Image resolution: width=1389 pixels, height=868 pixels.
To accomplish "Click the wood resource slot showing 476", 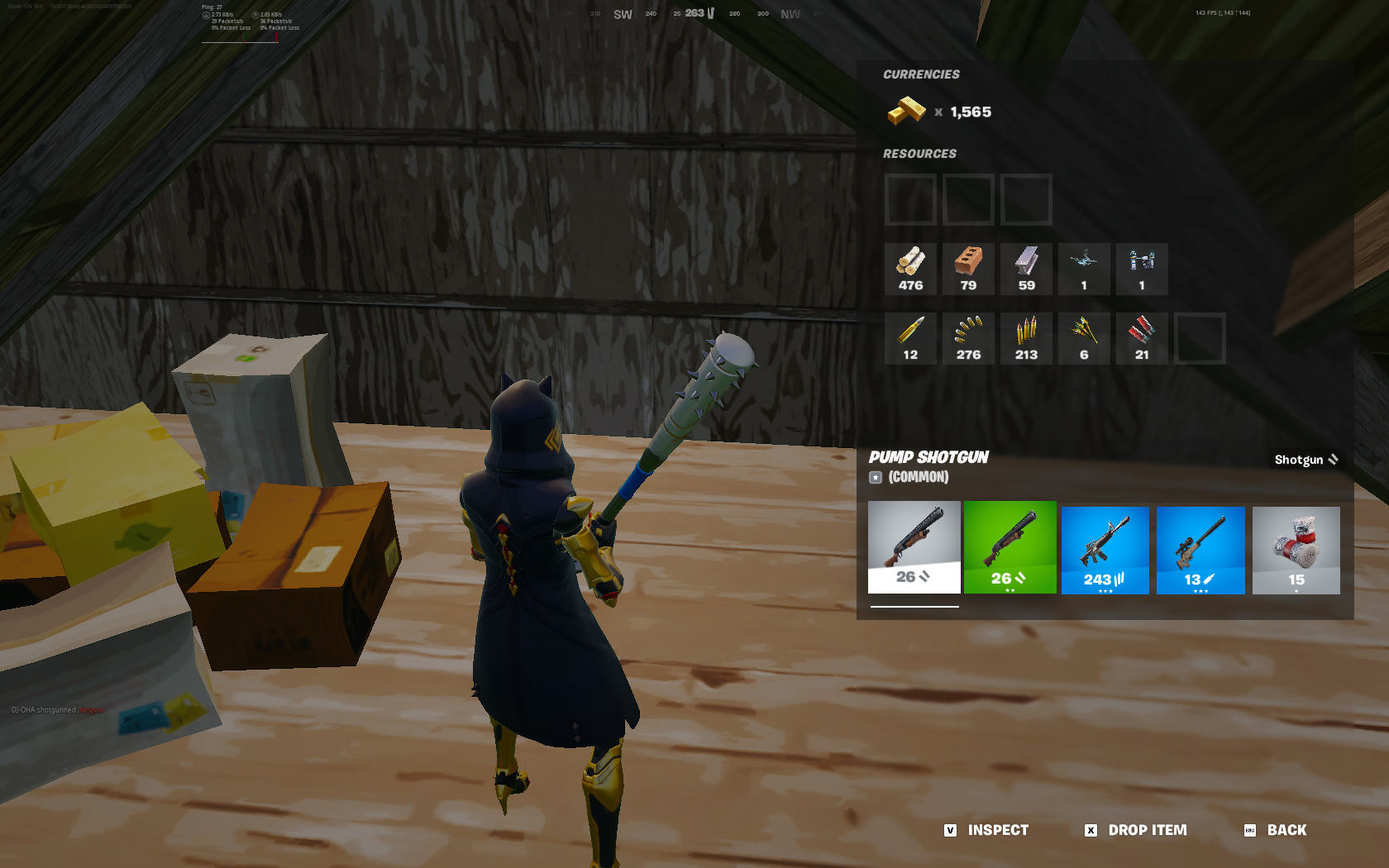I will coord(910,269).
